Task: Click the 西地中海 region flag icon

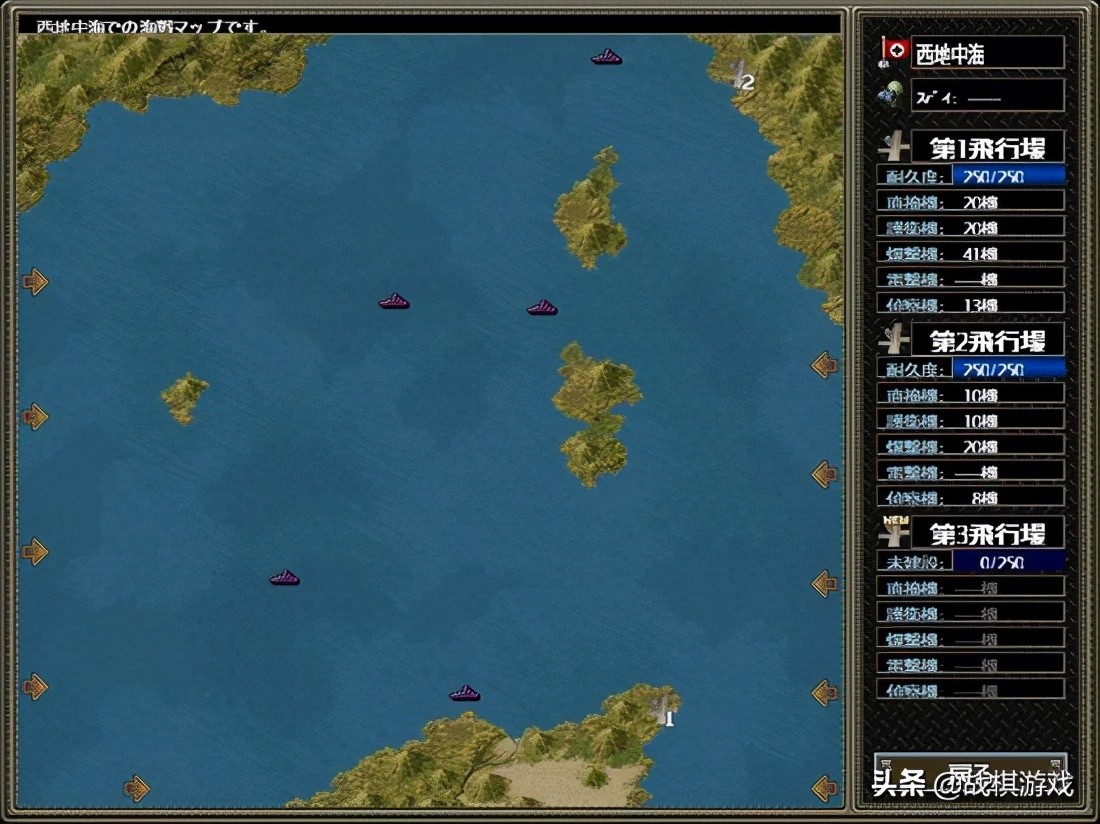Action: click(894, 51)
